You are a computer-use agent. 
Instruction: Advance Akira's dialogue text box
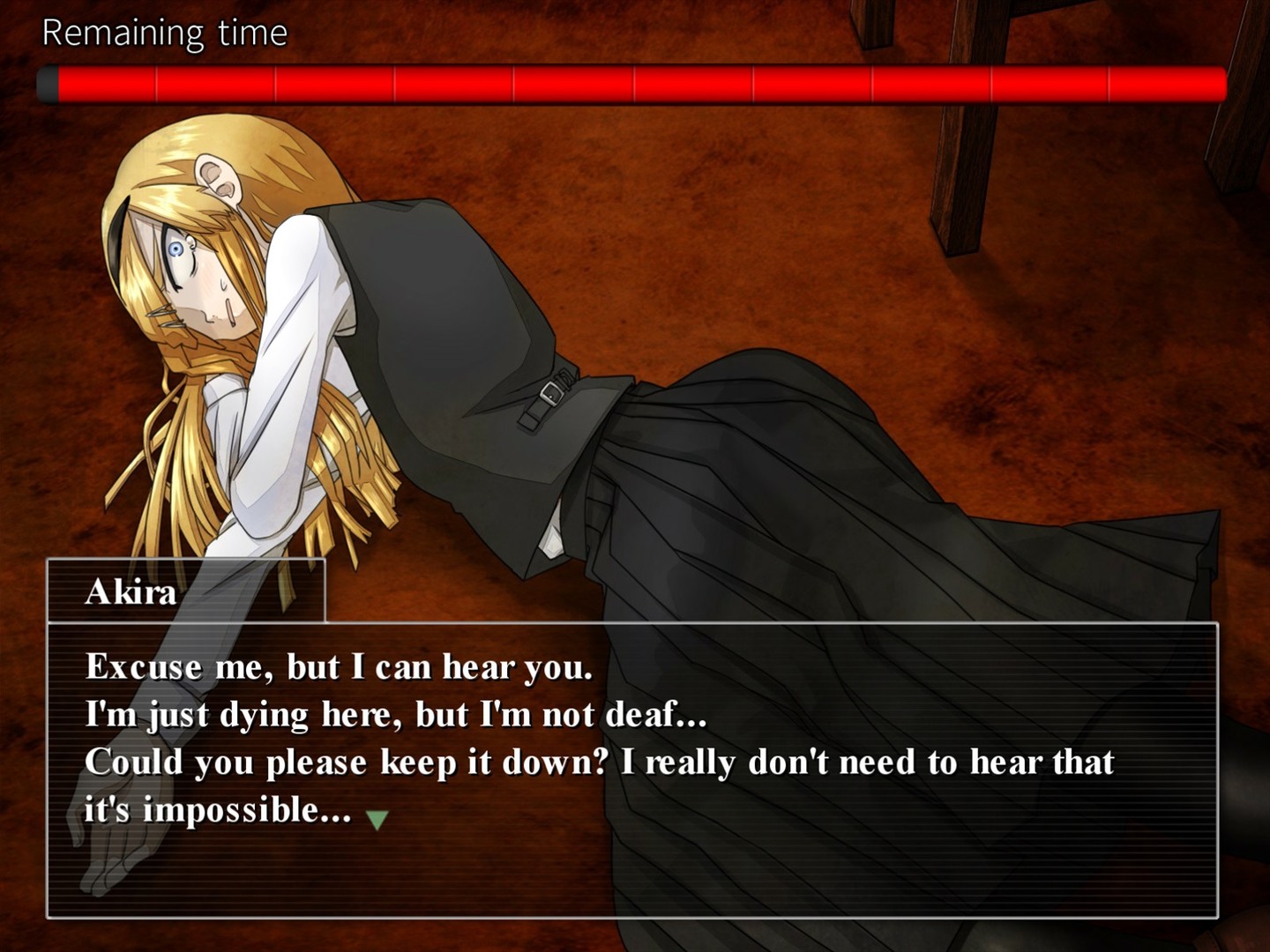coord(631,769)
